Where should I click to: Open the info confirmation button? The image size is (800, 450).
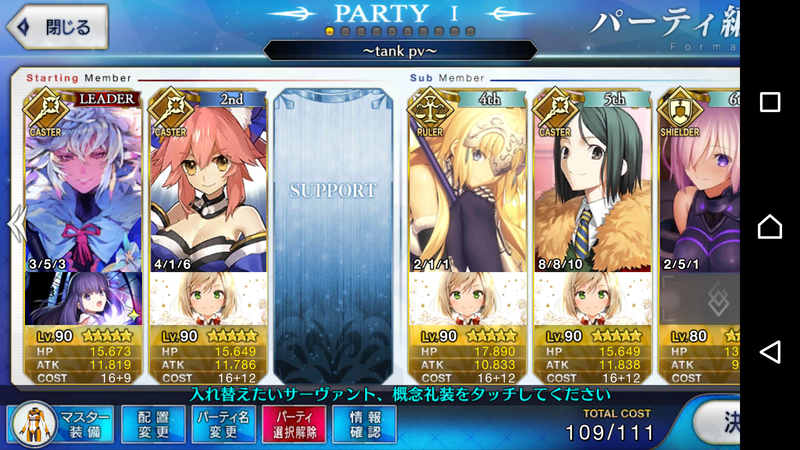click(x=363, y=423)
